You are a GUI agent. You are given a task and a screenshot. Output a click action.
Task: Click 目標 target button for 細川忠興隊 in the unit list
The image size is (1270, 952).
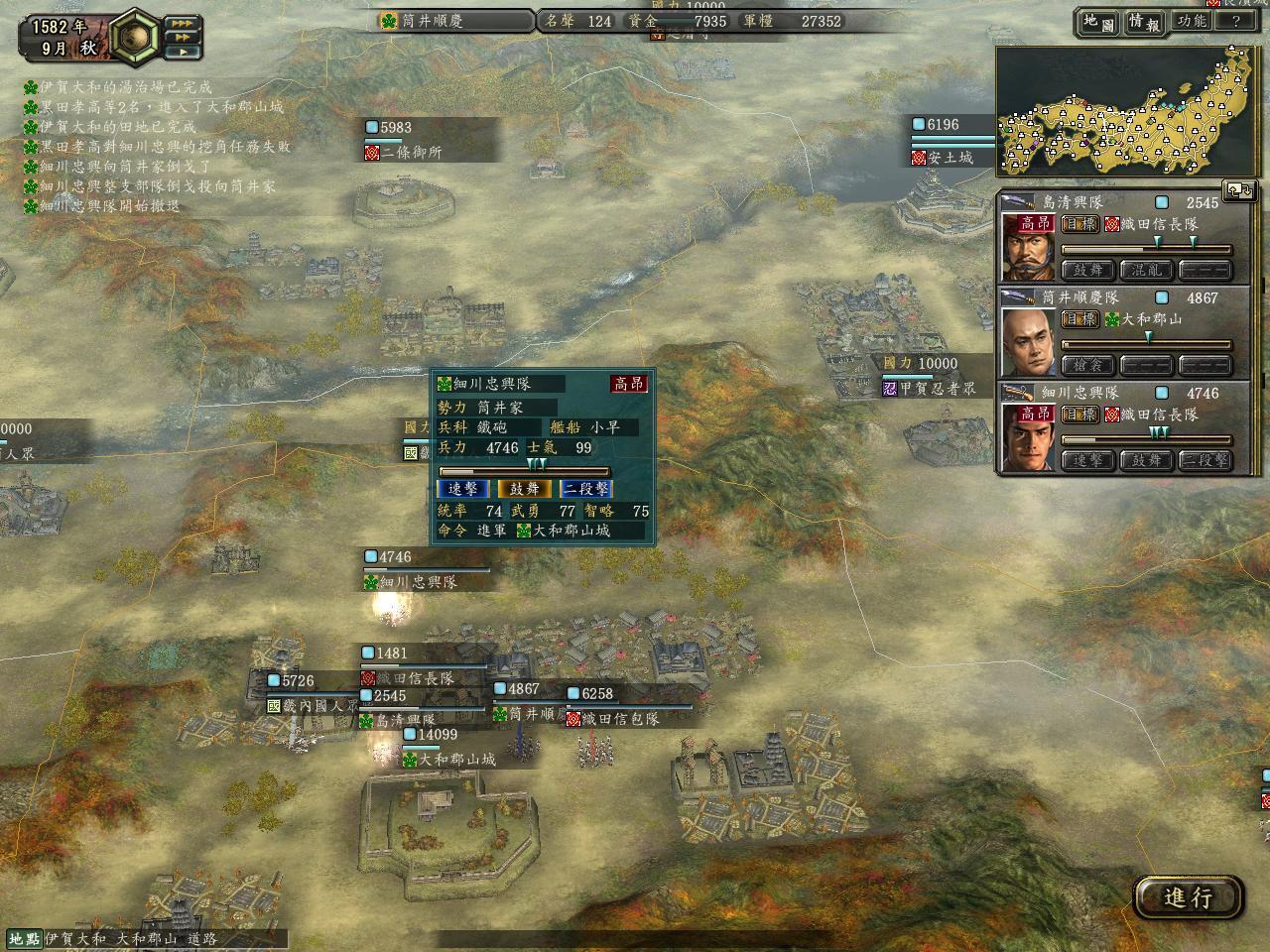[x=1079, y=415]
